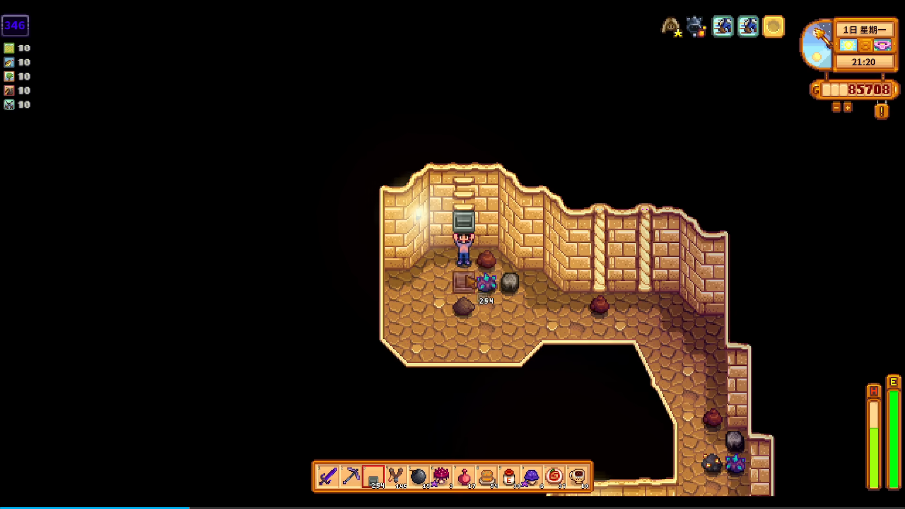This screenshot has width=905, height=509.
Task: Choose the pink potion flask slot
Action: (x=464, y=476)
